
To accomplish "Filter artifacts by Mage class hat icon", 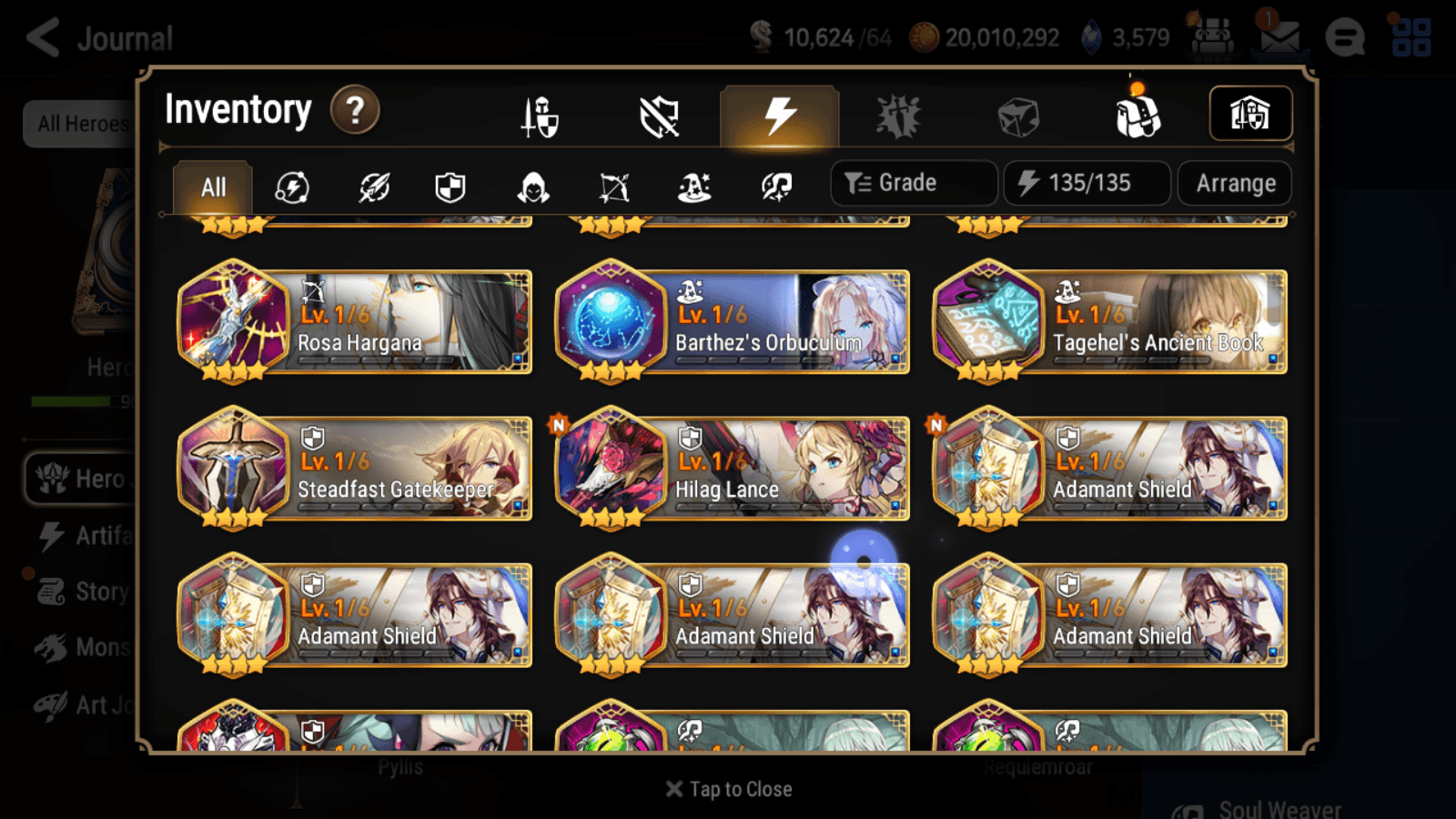I will tap(693, 187).
